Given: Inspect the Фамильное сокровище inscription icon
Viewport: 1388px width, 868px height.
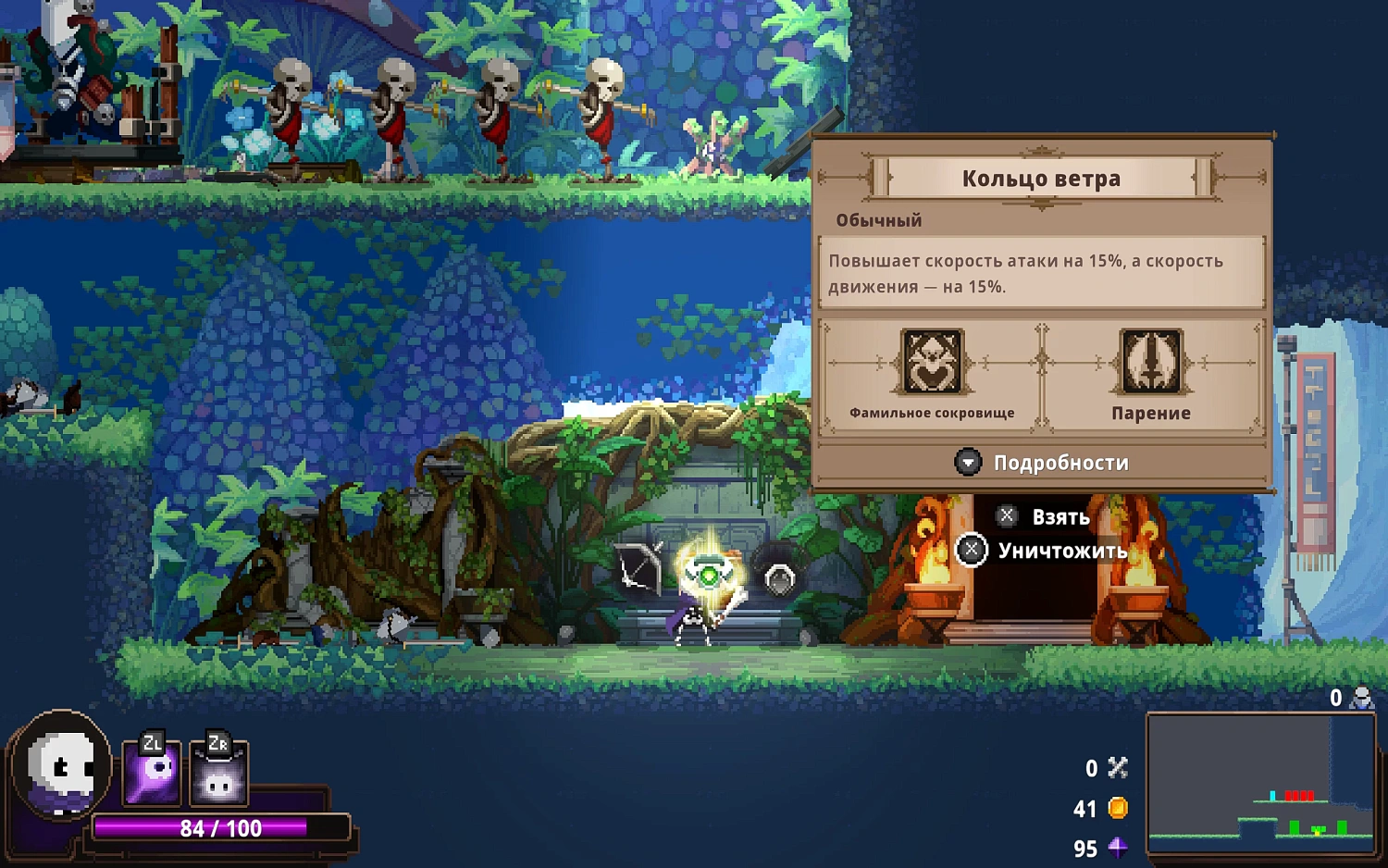Looking at the screenshot, I should pos(932,361).
